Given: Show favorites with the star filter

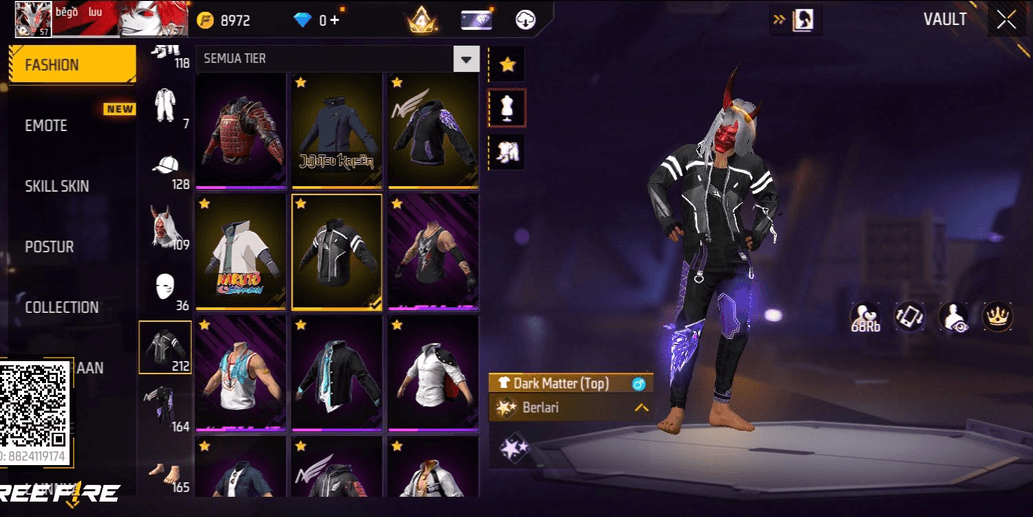Looking at the screenshot, I should point(507,65).
